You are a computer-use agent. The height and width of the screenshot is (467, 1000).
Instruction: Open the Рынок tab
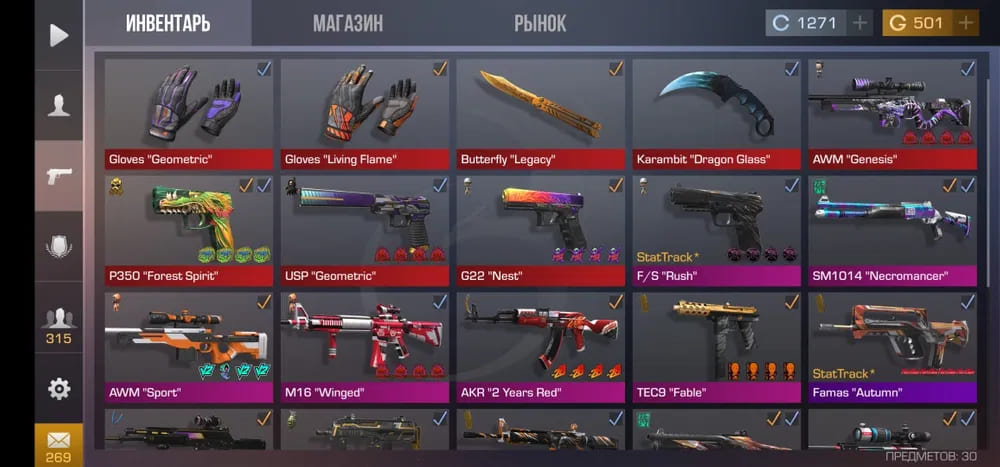[x=540, y=23]
